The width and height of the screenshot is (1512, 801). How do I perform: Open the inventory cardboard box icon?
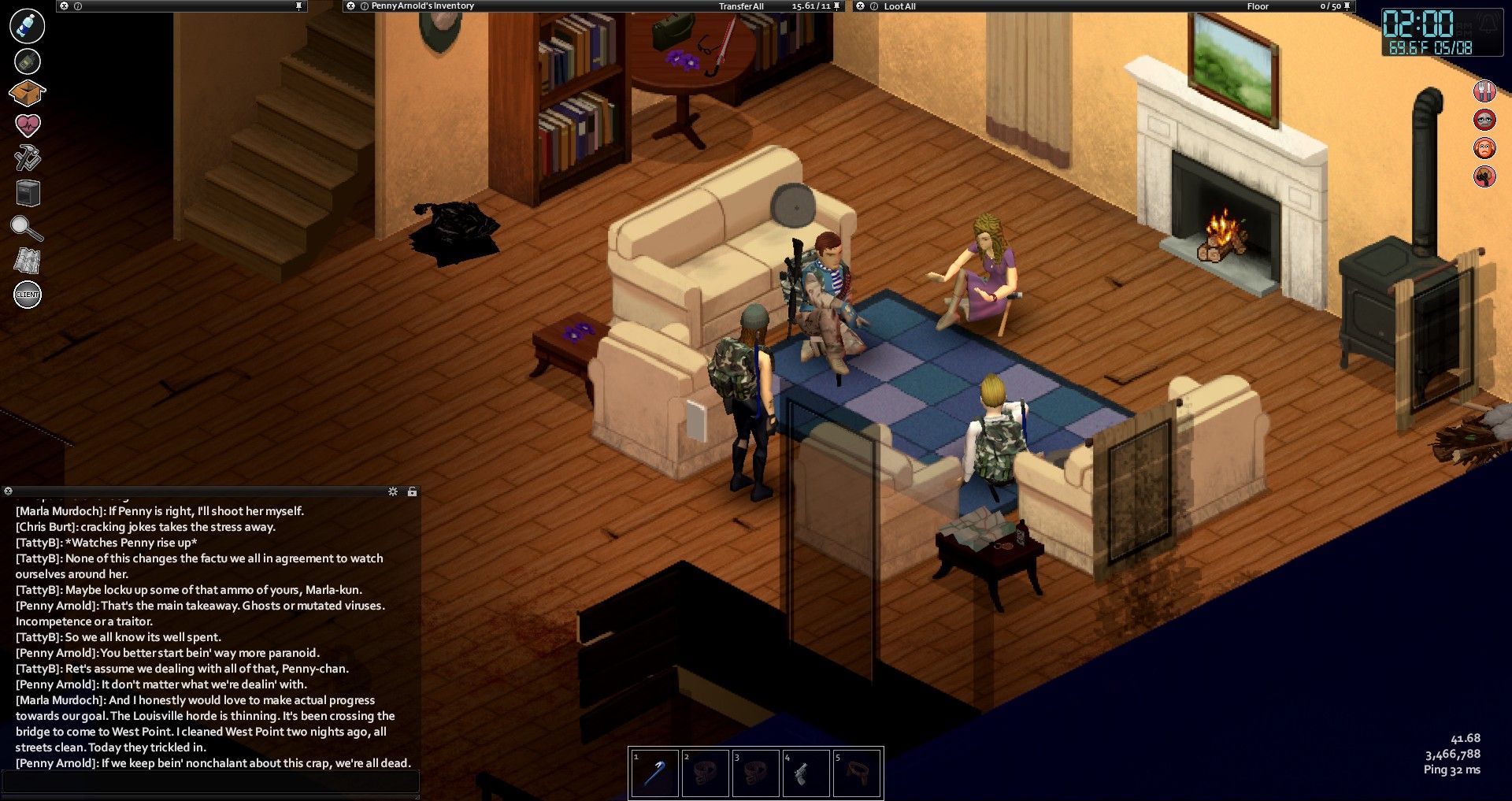point(27,93)
